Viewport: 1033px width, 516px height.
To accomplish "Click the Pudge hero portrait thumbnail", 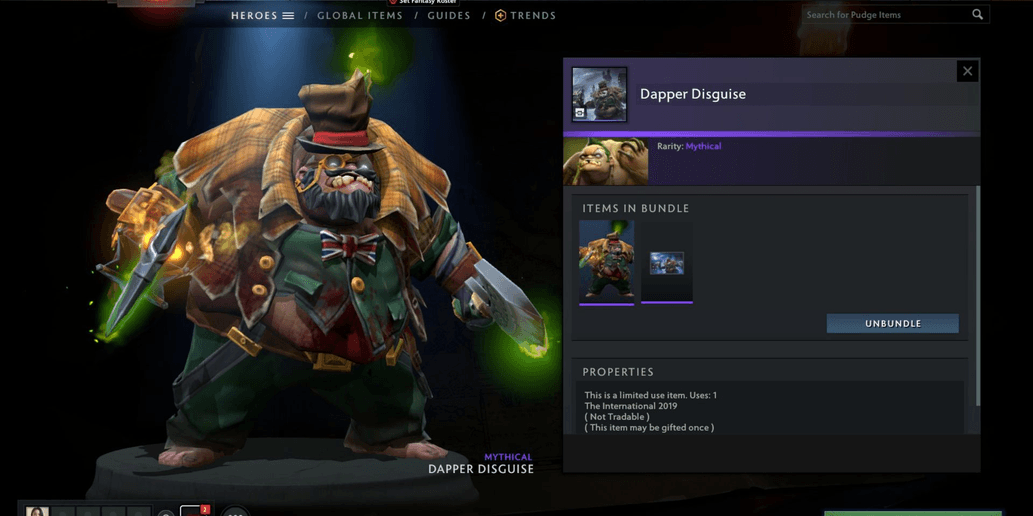I will 606,161.
